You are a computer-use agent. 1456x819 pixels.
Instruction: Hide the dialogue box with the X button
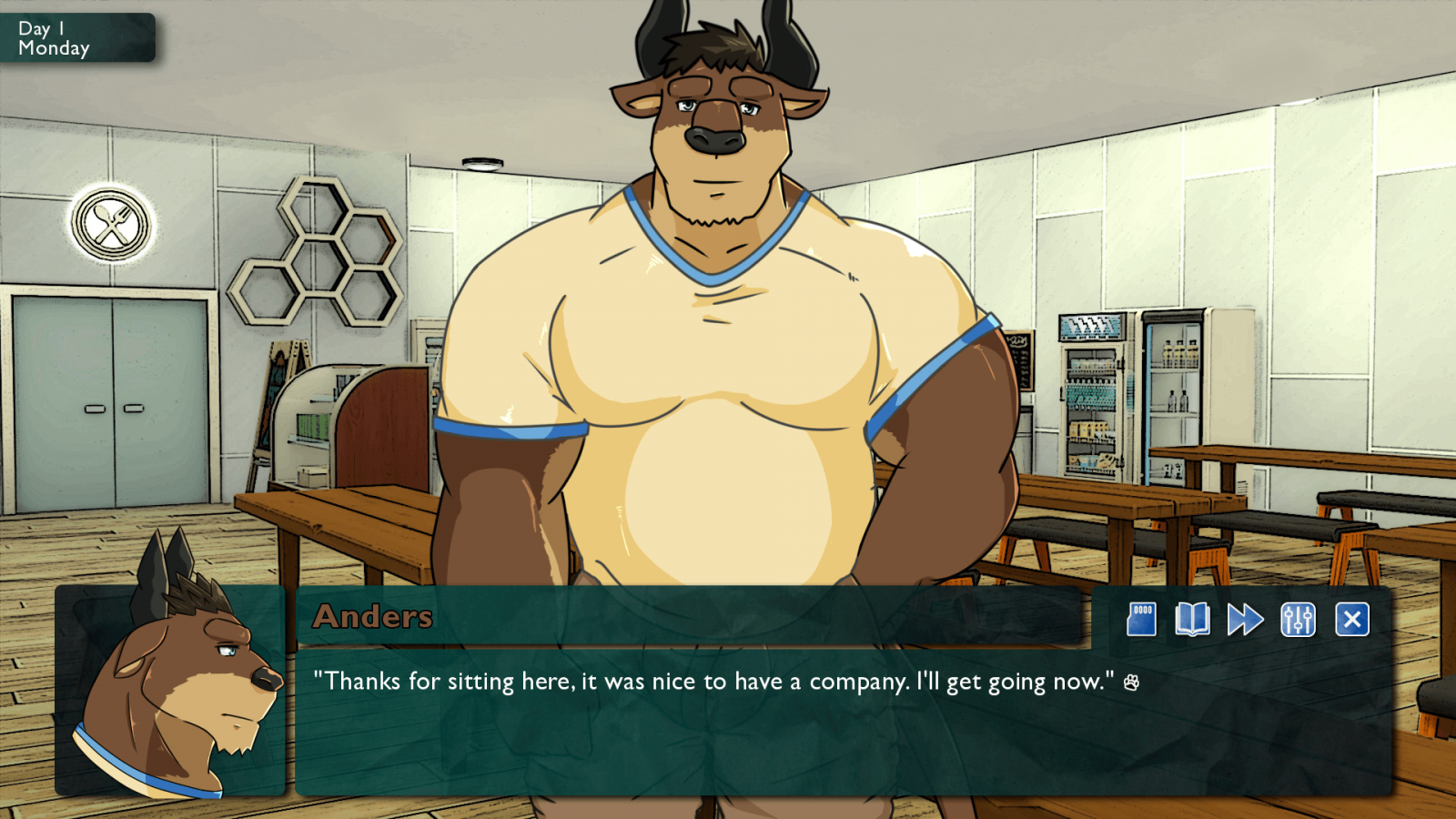pos(1352,620)
